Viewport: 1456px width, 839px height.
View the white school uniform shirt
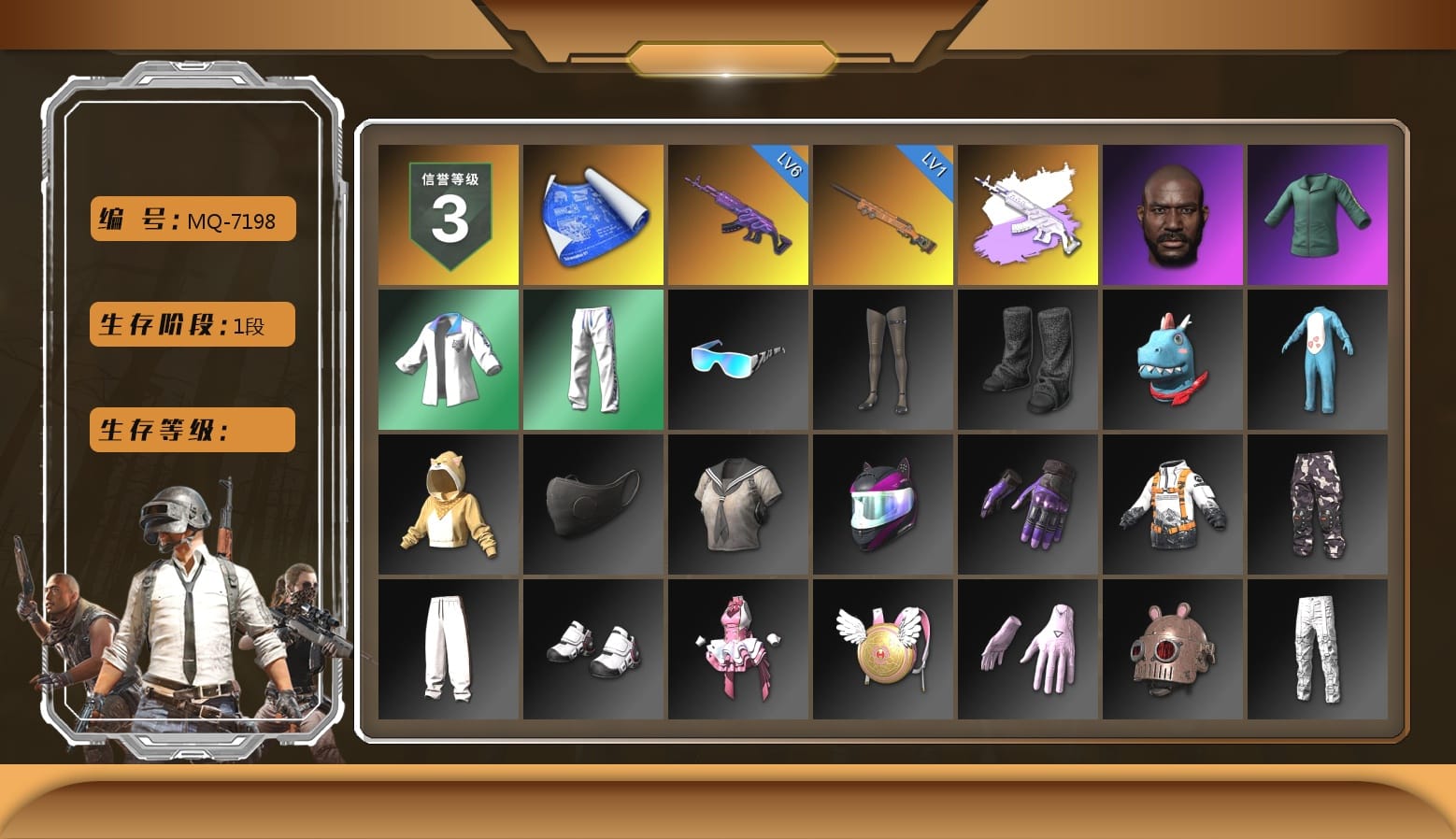[x=447, y=360]
